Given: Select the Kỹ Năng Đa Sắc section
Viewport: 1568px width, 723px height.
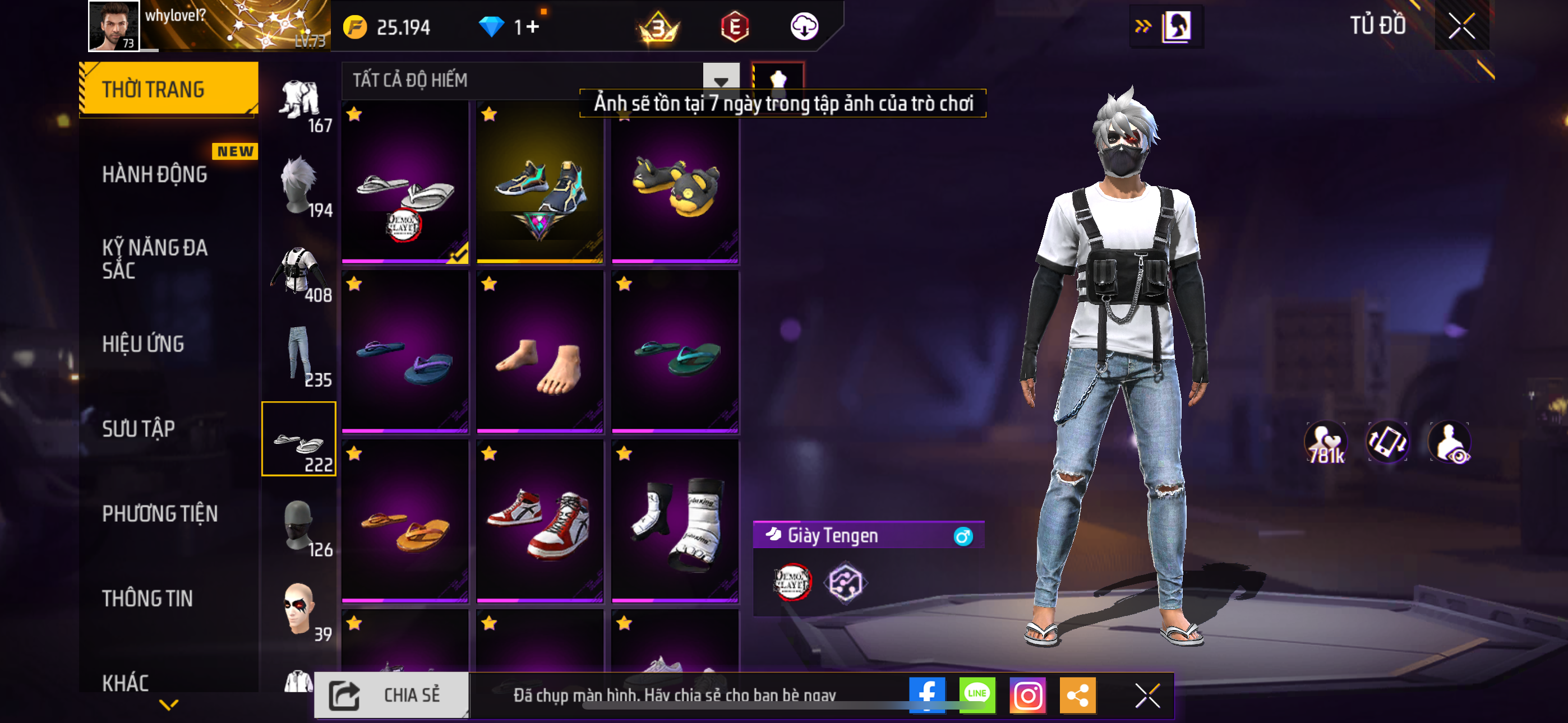Looking at the screenshot, I should (155, 258).
